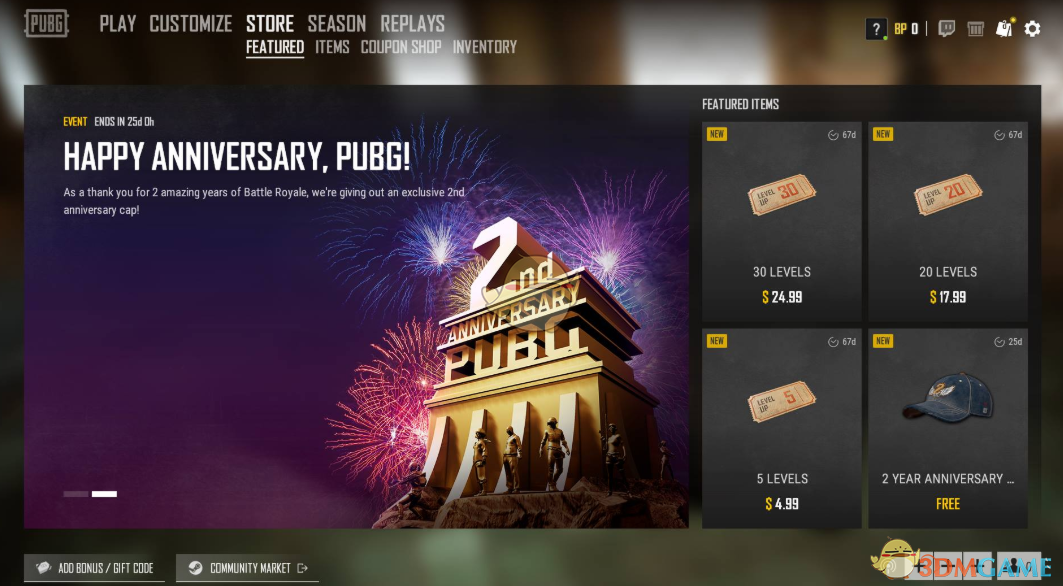Screen dimensions: 1063x586
Task: Open the SEASON menu
Action: point(337,23)
